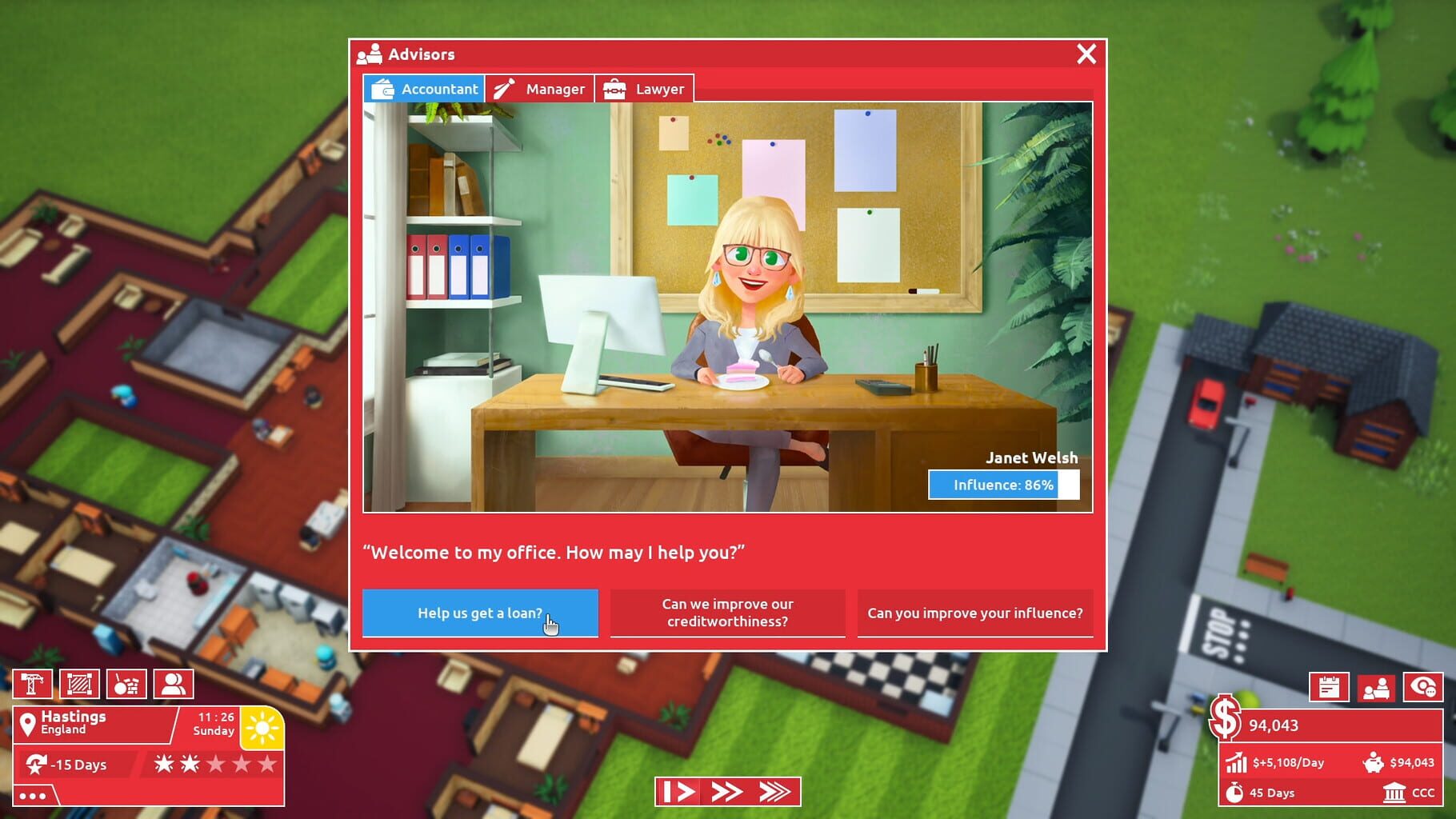Expand the -15 Days progress entry
The image size is (1456, 819).
pos(72,765)
